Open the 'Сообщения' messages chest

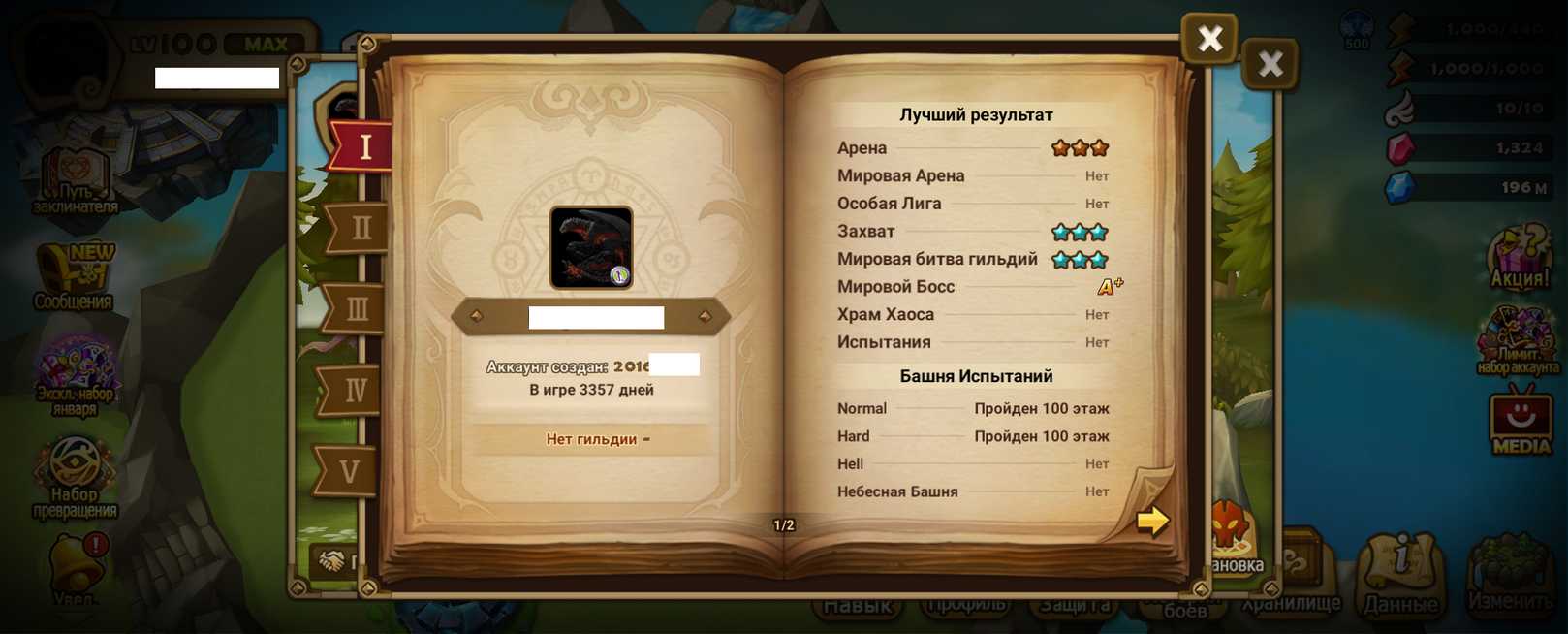click(74, 278)
